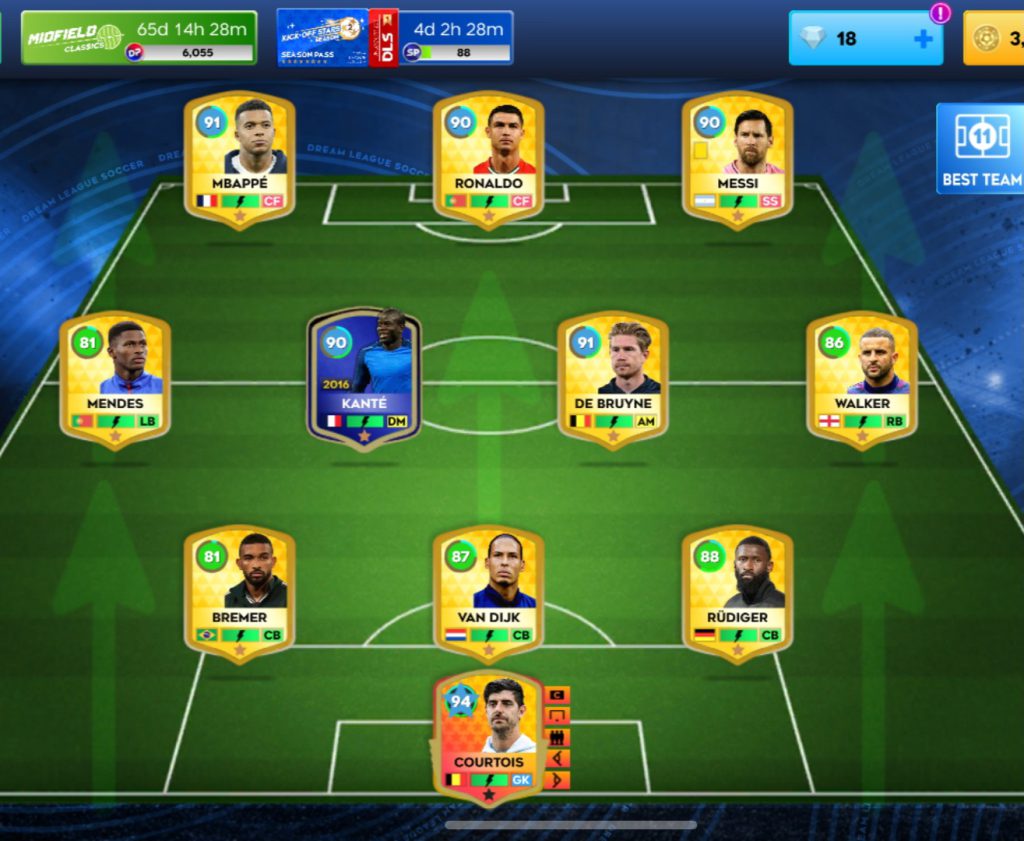The width and height of the screenshot is (1024, 841).
Task: Choose the Courtois goalkeeper card
Action: pyautogui.click(x=489, y=738)
